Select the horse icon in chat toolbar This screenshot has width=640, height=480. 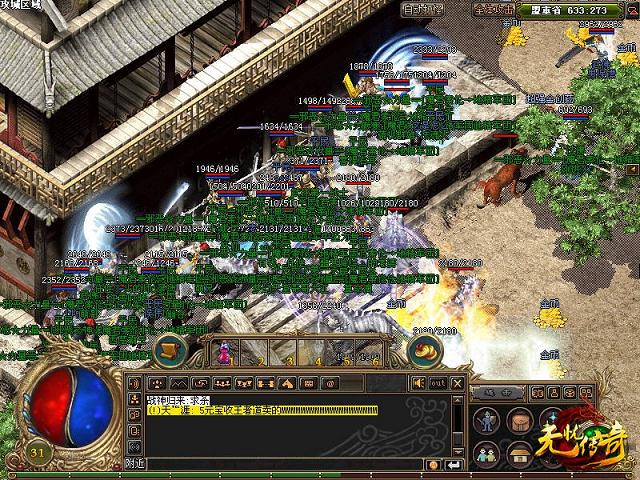[x=287, y=382]
